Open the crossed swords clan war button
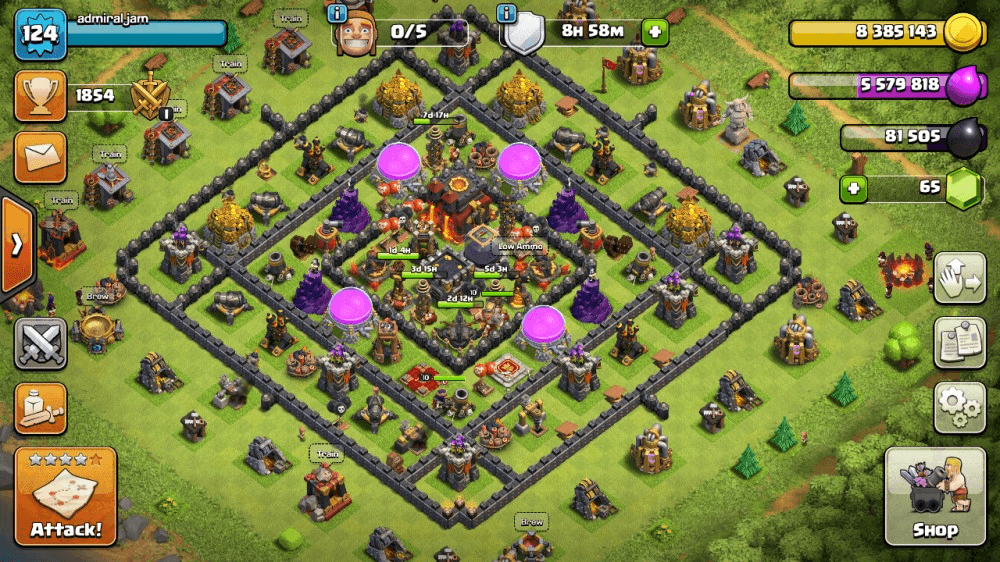 click(40, 344)
